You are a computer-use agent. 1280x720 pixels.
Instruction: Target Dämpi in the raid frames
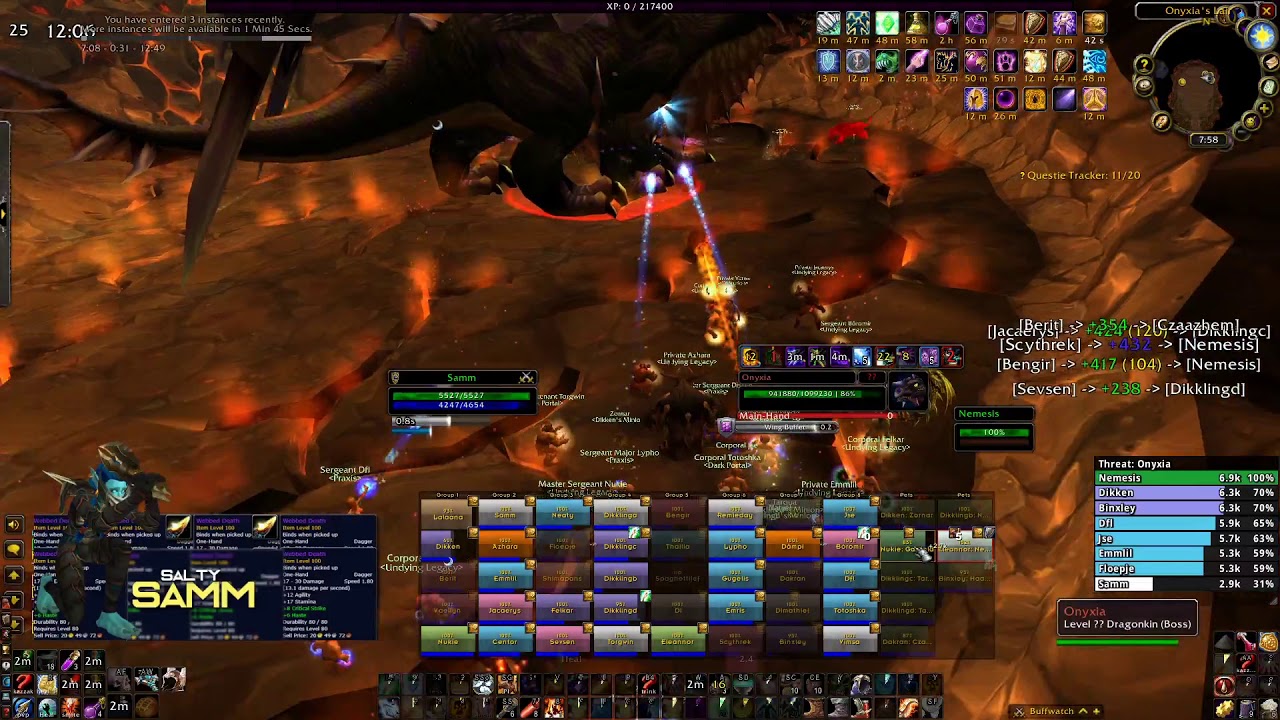point(792,546)
